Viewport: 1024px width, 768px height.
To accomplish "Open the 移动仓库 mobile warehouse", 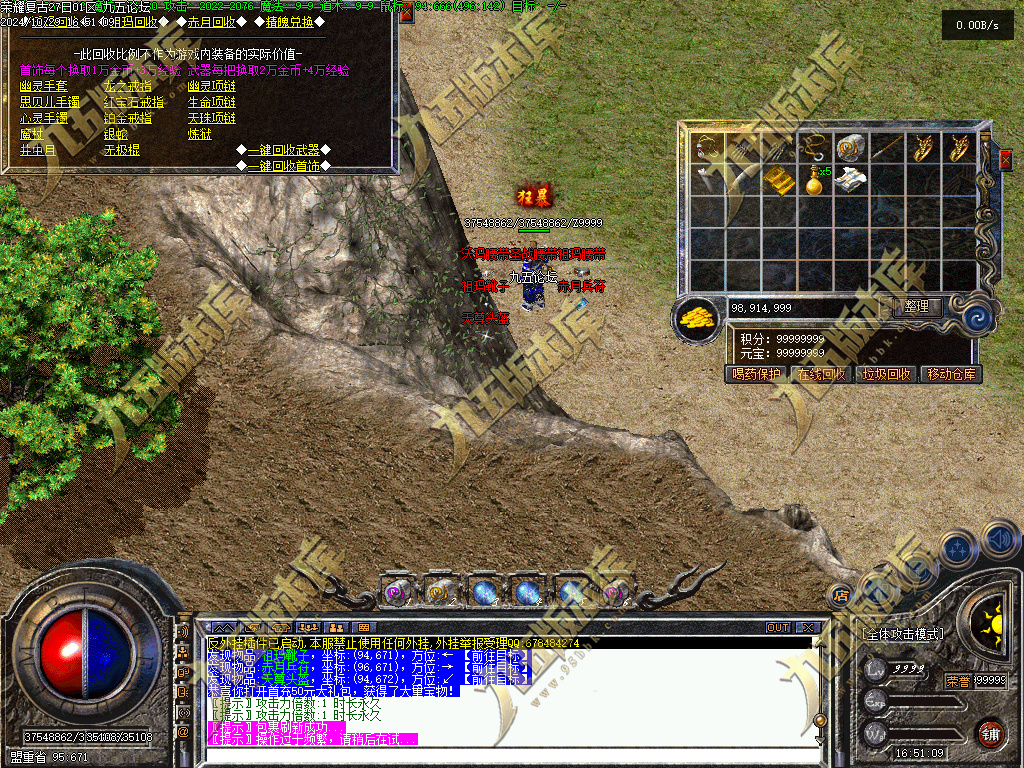I will point(952,374).
